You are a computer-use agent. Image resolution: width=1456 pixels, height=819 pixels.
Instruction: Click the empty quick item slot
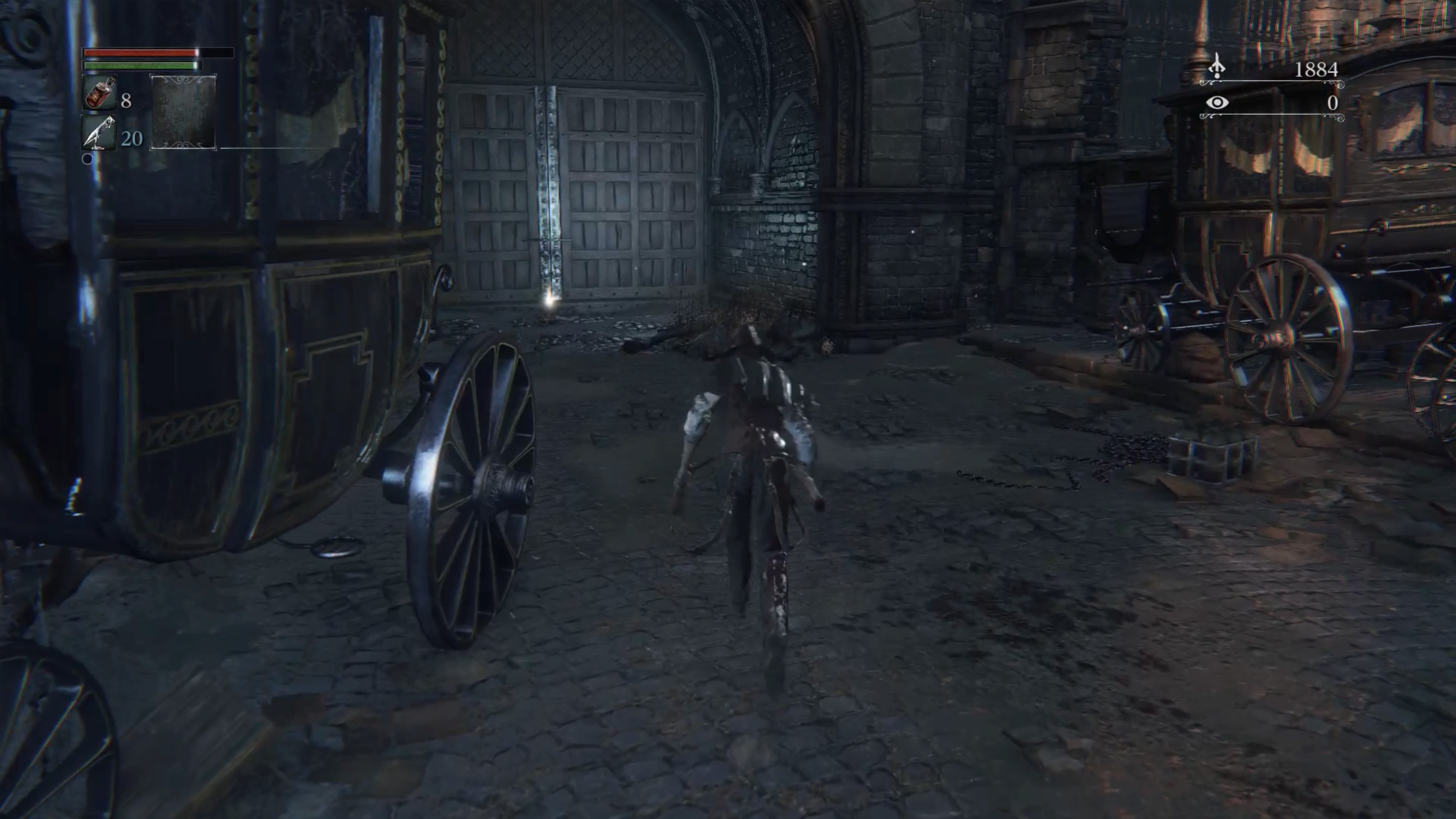click(x=182, y=111)
